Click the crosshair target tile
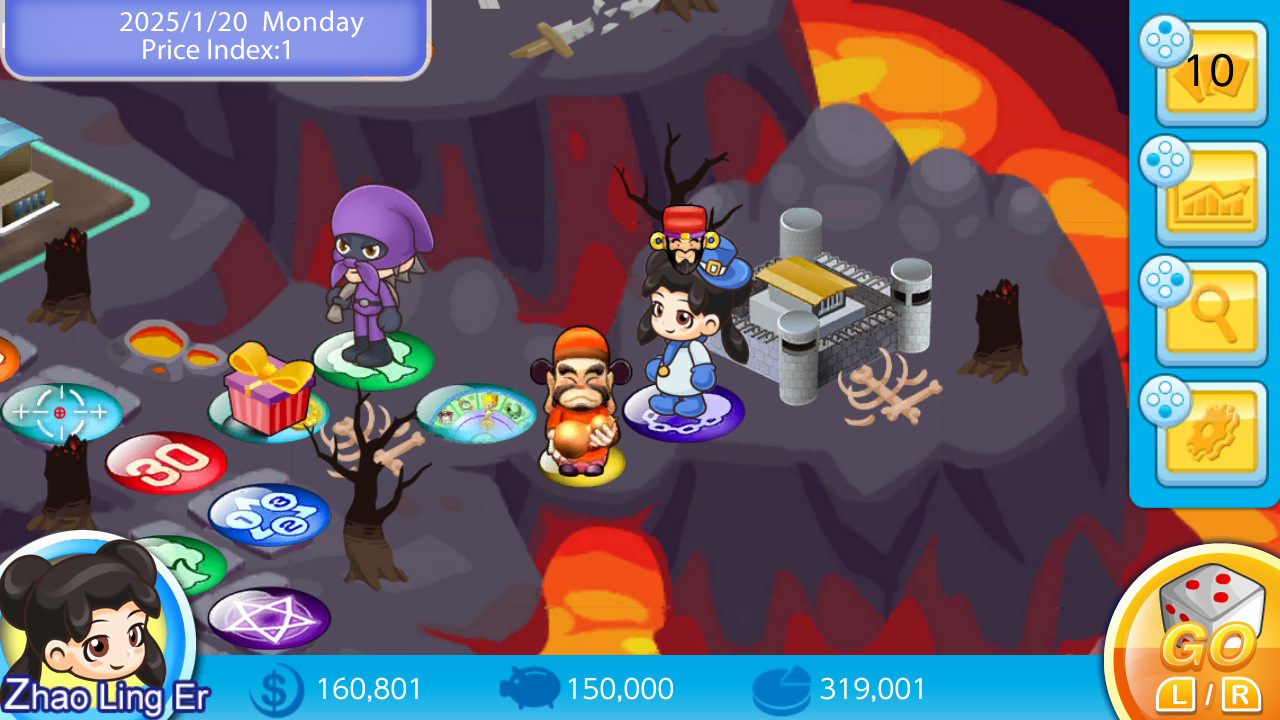The height and width of the screenshot is (720, 1280). 62,410
